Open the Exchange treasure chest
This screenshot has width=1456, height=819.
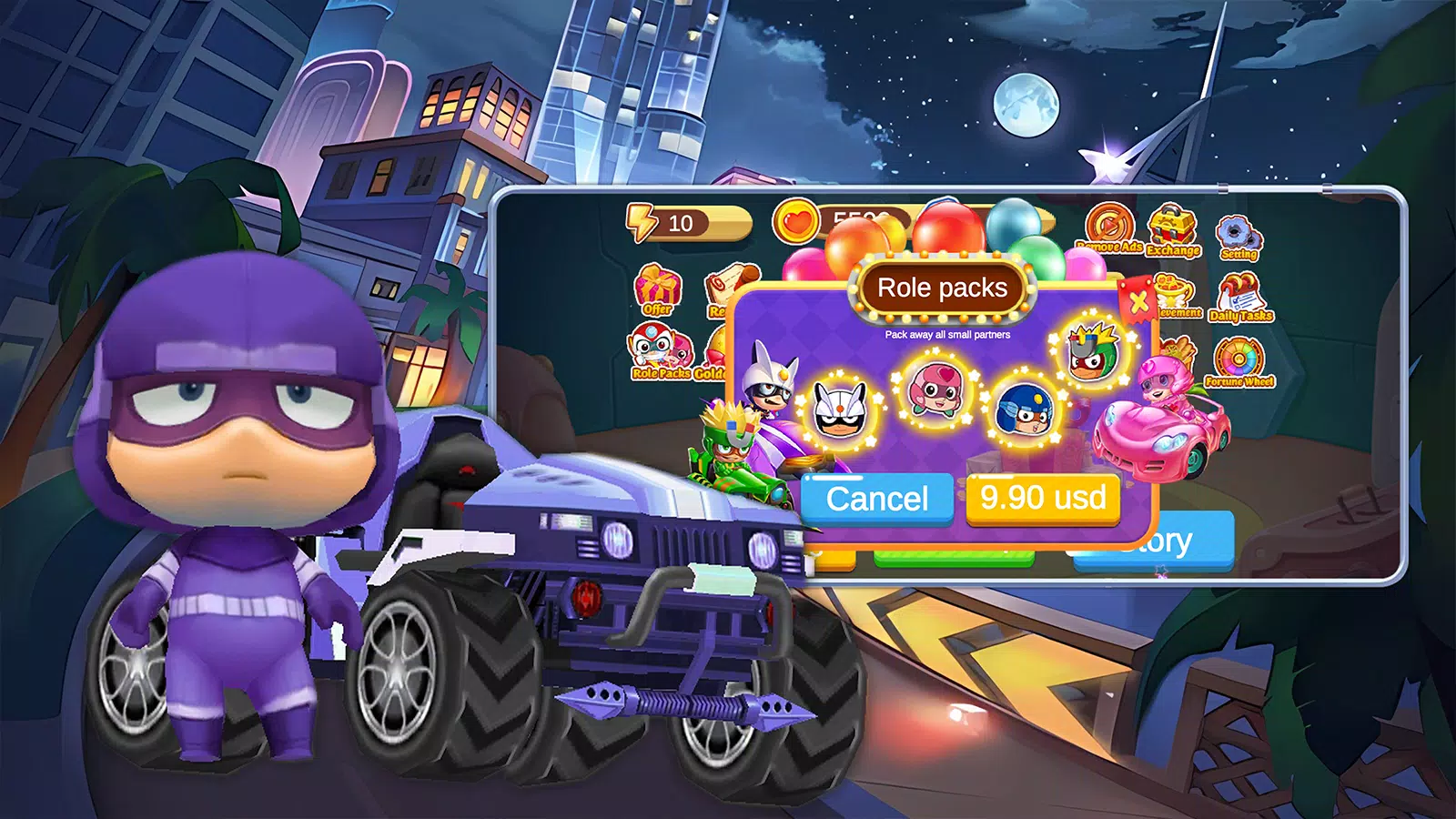point(1173,229)
